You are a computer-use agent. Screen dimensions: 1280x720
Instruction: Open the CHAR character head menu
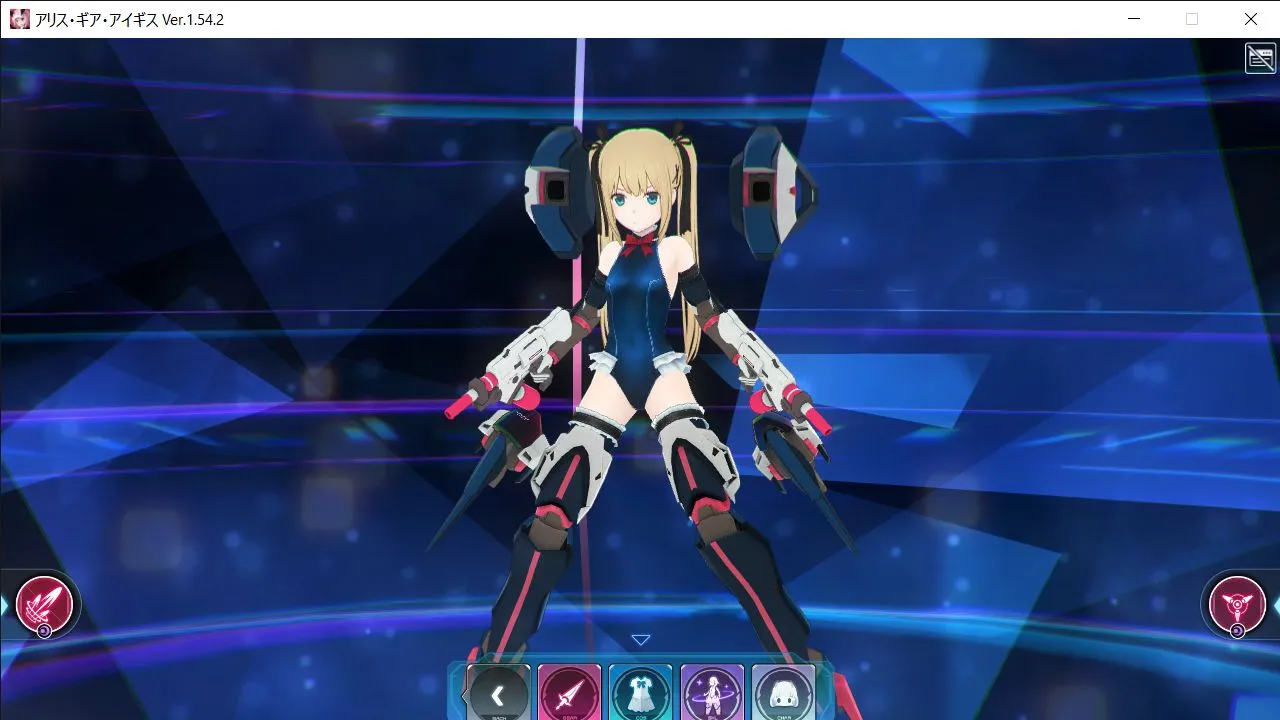point(783,693)
